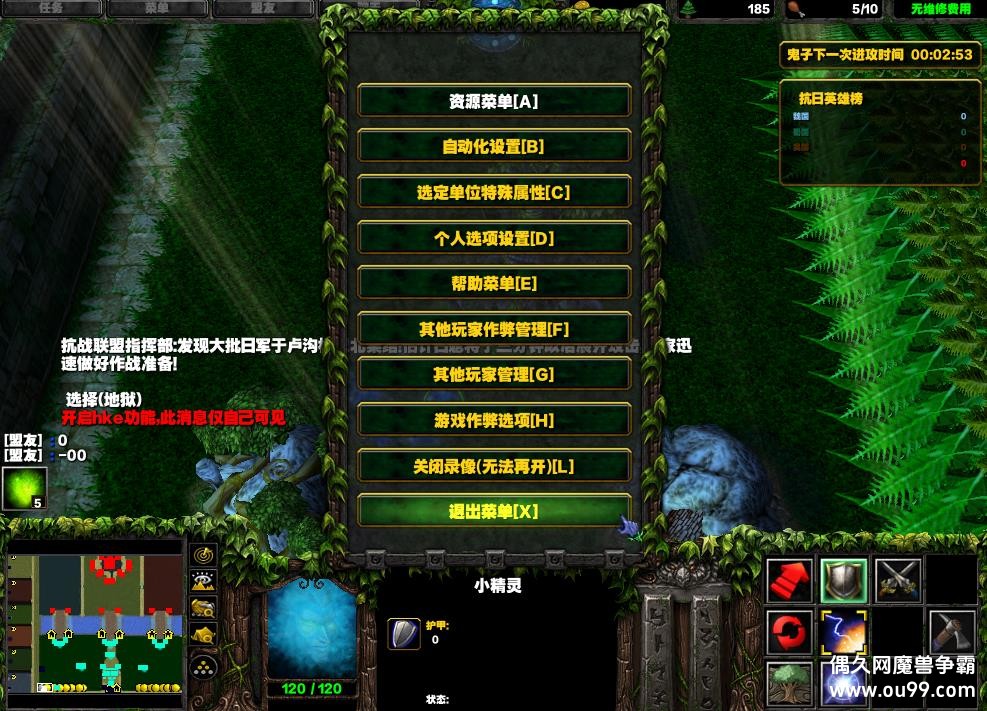Select 选定单位特殊属性[C] entry
This screenshot has width=987, height=711.
pos(494,192)
